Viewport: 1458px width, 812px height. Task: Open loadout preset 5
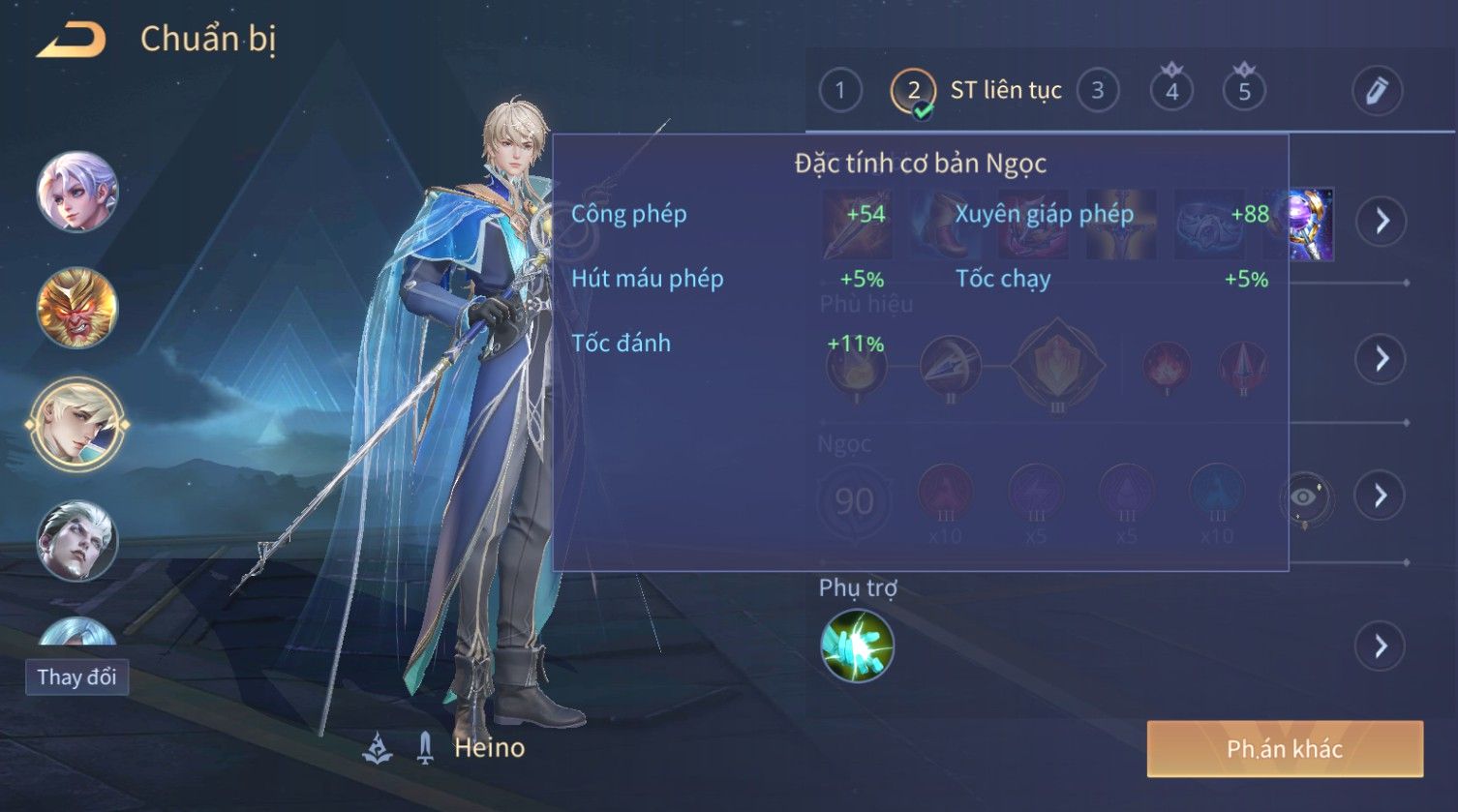pyautogui.click(x=1244, y=91)
